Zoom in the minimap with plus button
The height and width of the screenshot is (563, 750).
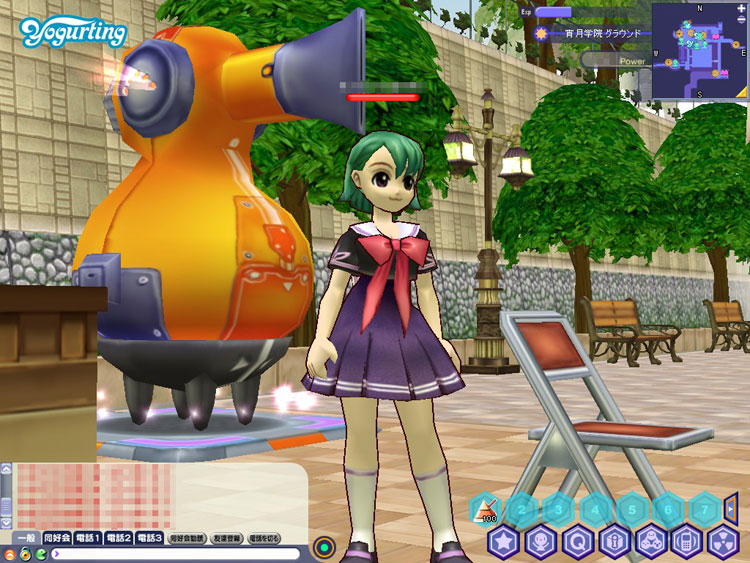[x=742, y=9]
